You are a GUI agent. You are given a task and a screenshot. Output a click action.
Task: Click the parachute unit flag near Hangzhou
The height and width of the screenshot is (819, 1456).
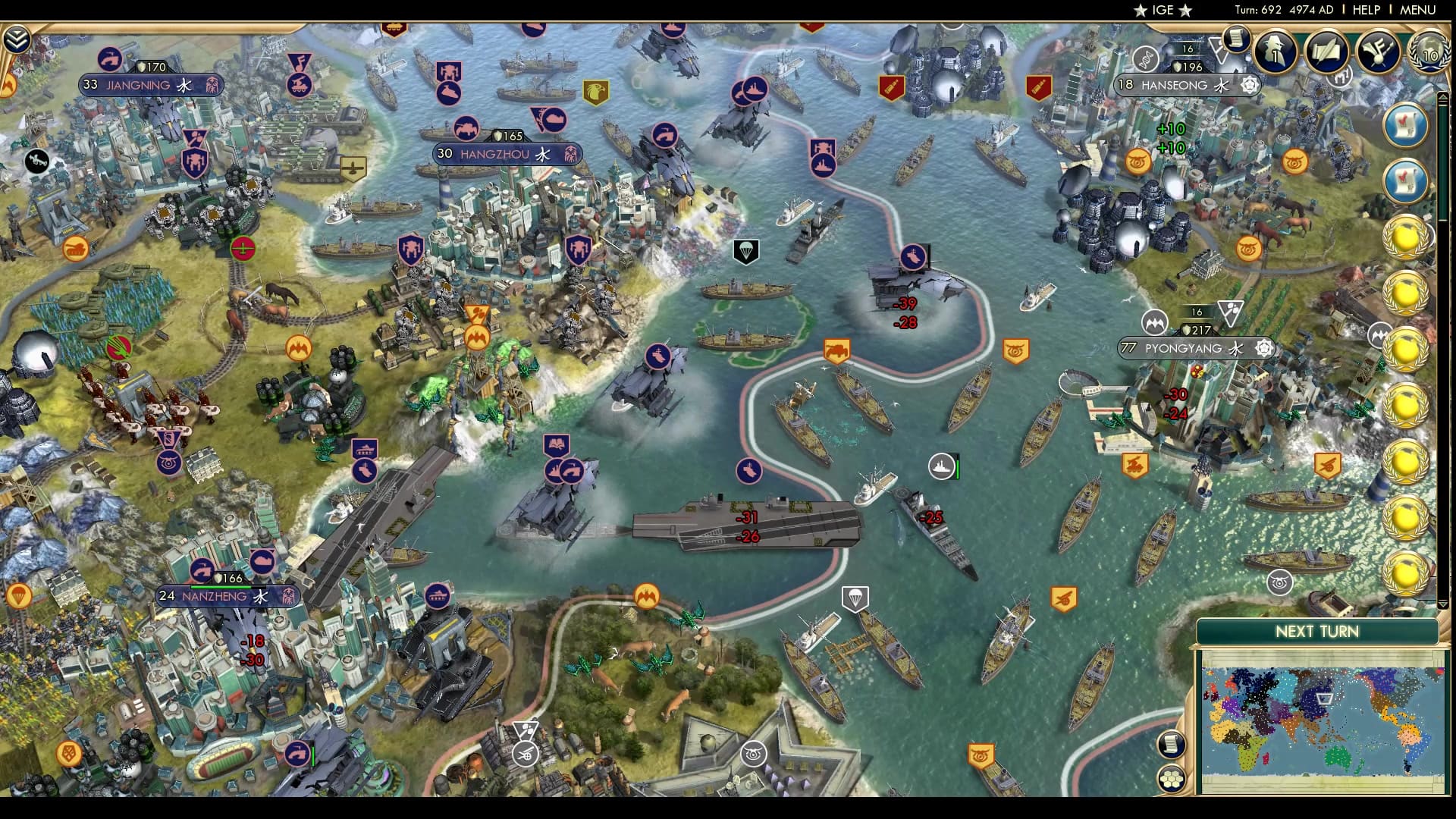(x=746, y=251)
